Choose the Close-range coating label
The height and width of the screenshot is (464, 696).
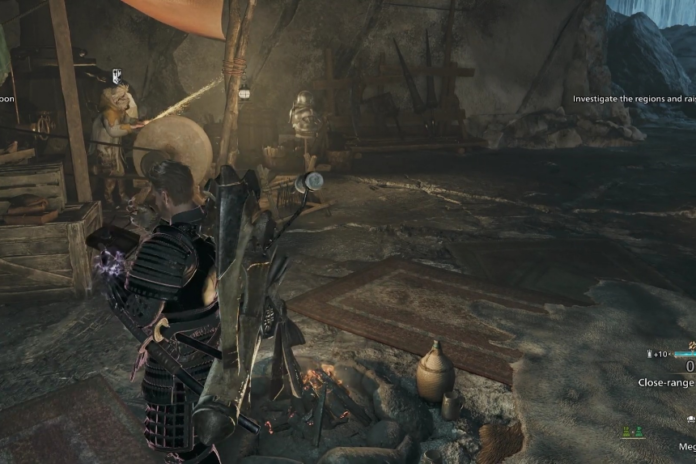[666, 383]
